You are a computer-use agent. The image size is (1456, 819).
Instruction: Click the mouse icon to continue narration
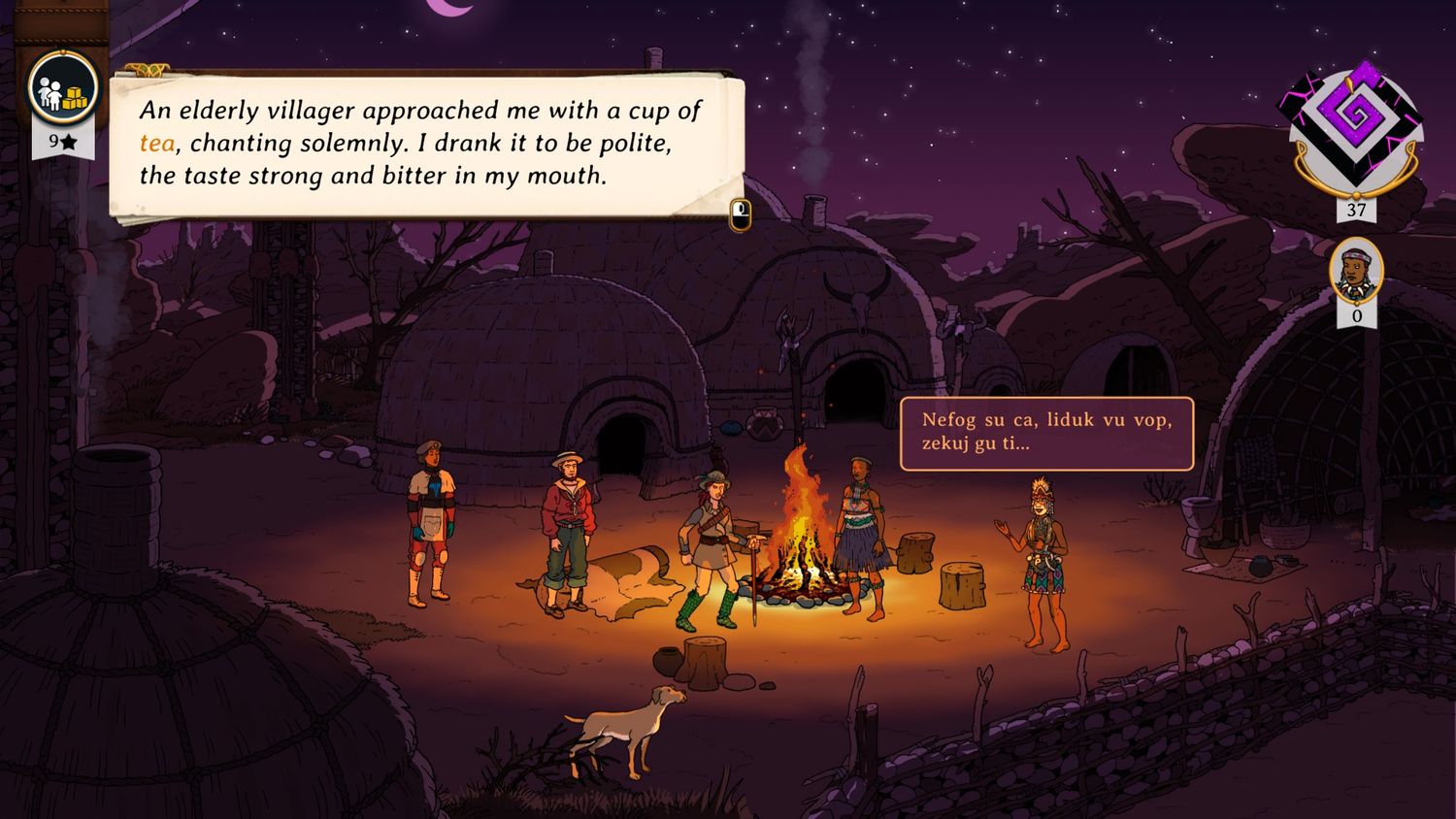pyautogui.click(x=741, y=214)
